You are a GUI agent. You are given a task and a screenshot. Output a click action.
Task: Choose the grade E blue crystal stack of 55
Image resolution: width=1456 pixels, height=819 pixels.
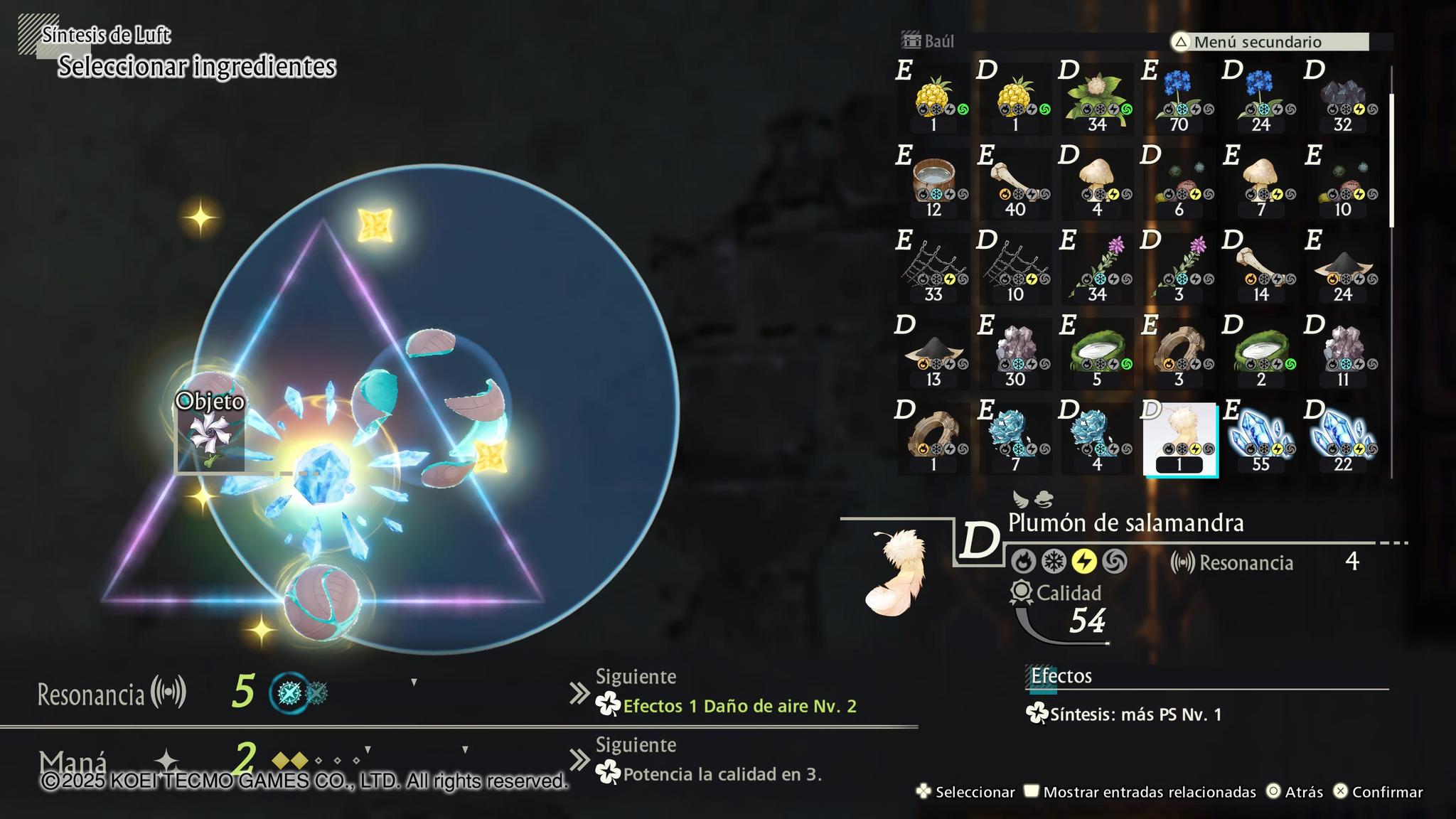tap(1260, 439)
